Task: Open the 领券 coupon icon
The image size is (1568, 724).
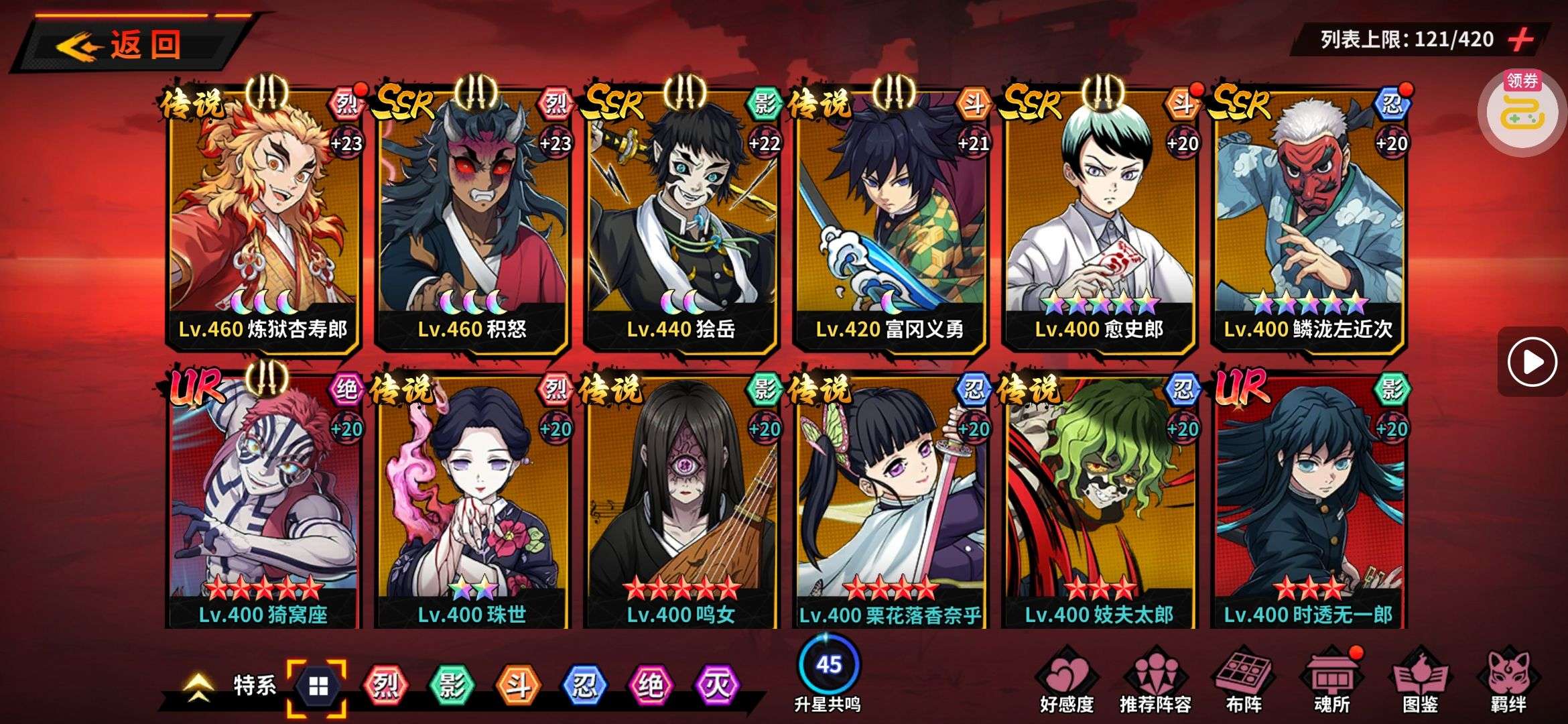Action: 1522,109
